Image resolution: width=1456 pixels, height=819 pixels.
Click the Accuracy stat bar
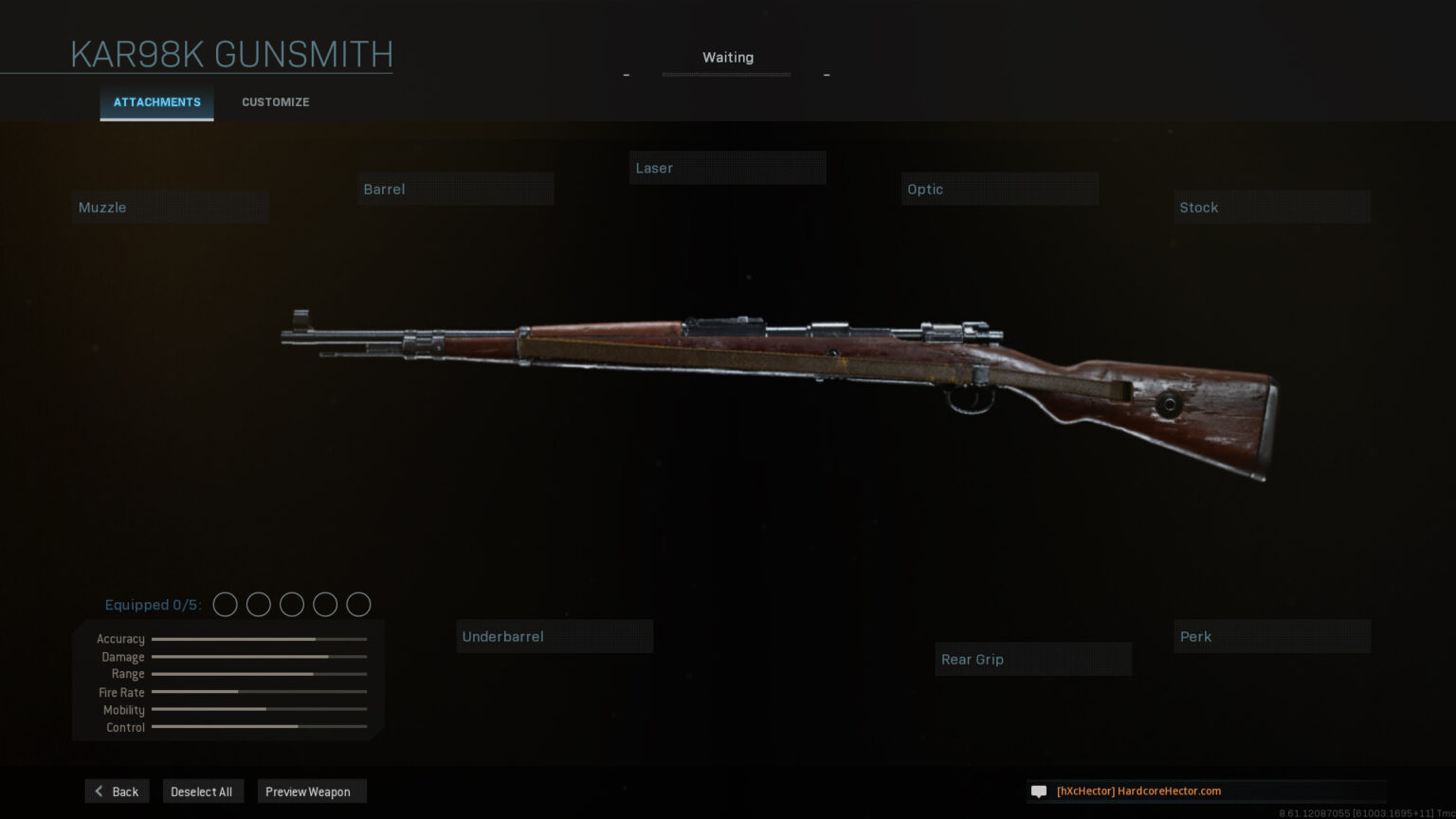pyautogui.click(x=258, y=639)
